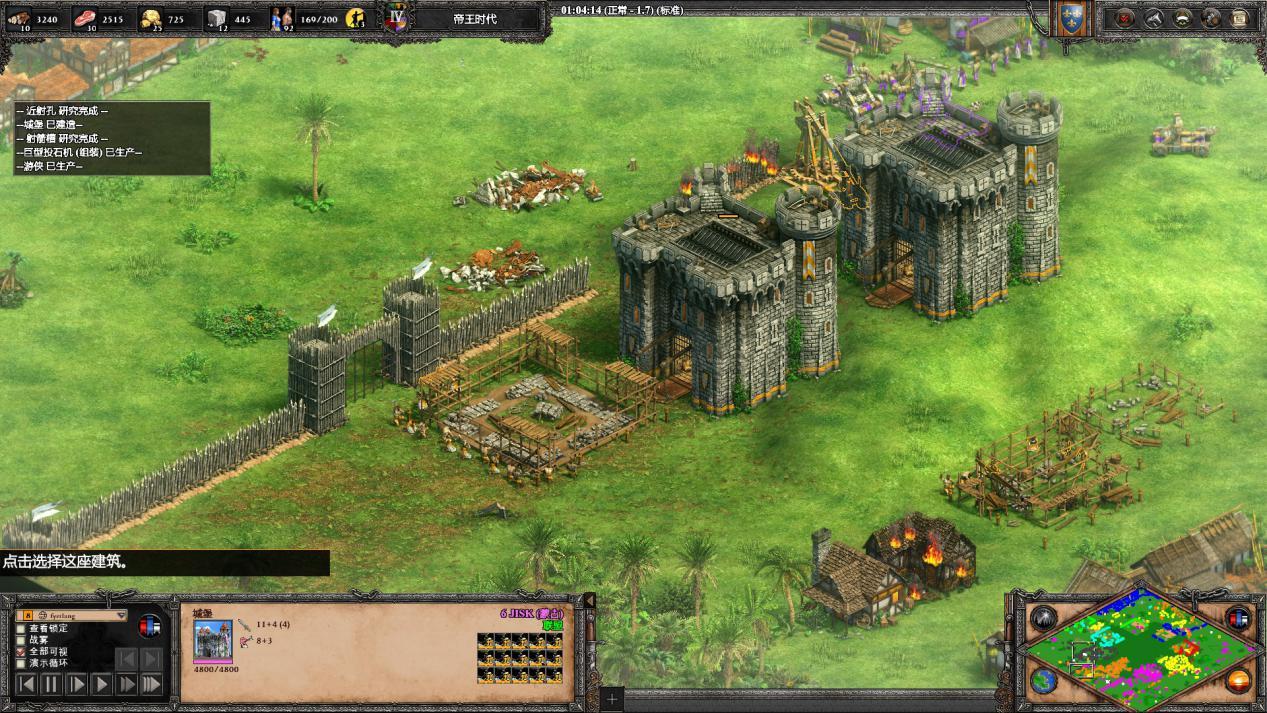Click the spiky flare signal button beside minimap
The image size is (1267, 713).
point(1044,618)
